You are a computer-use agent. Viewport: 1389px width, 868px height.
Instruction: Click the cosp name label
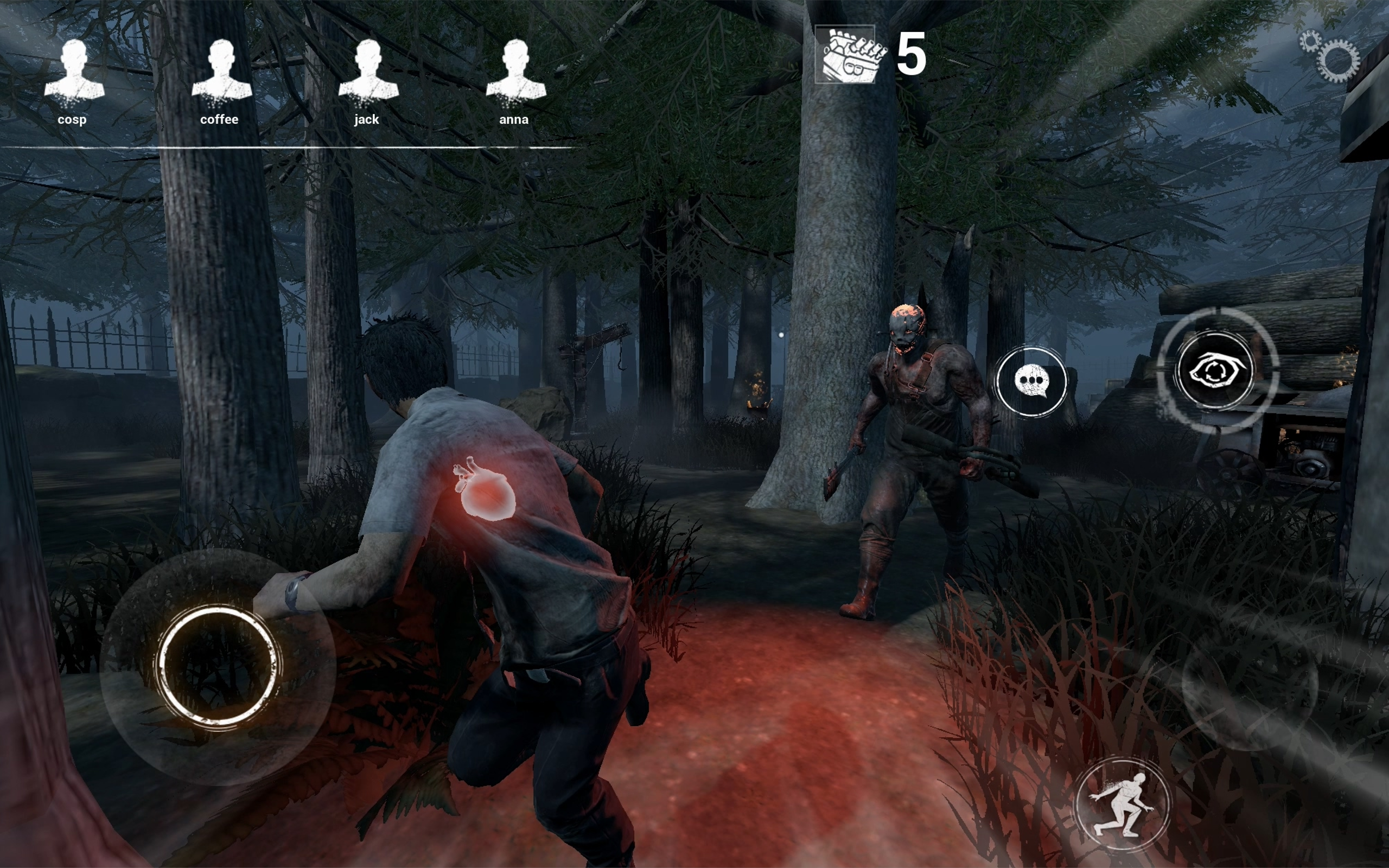point(72,120)
